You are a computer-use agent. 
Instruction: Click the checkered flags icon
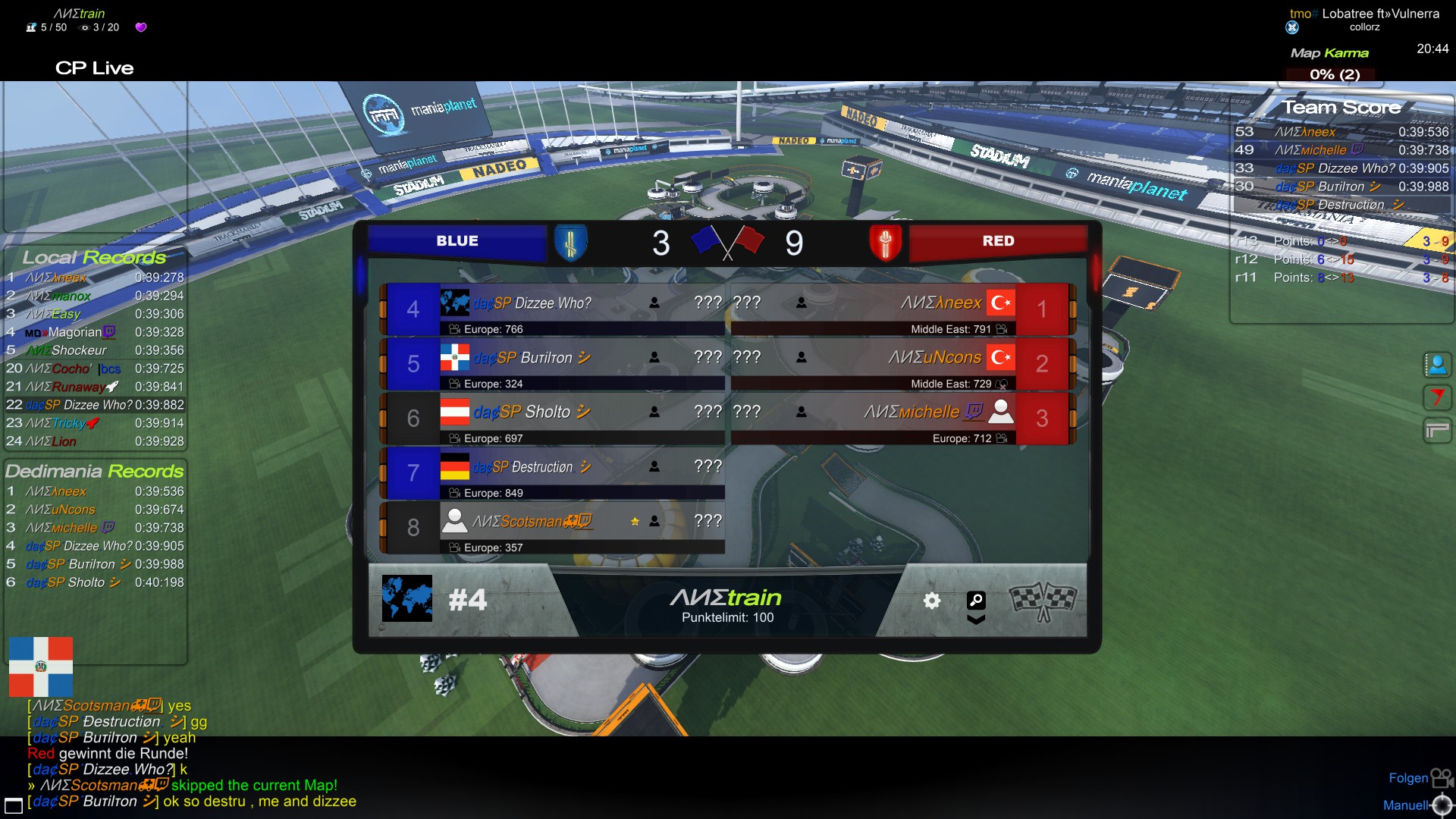click(1043, 601)
